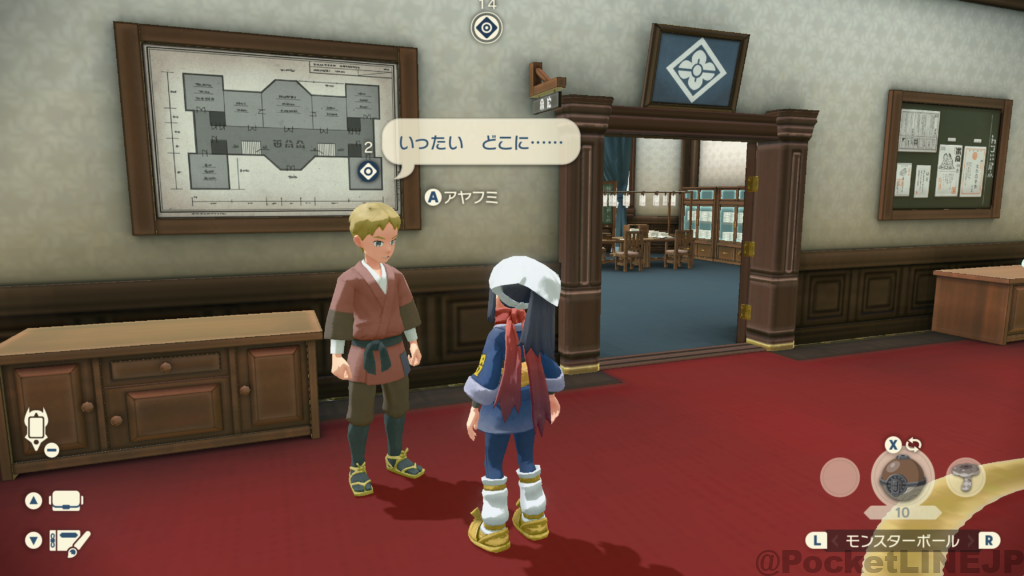The width and height of the screenshot is (1024, 576).
Task: Select the next item beside the Poké Ball
Action: (965, 476)
